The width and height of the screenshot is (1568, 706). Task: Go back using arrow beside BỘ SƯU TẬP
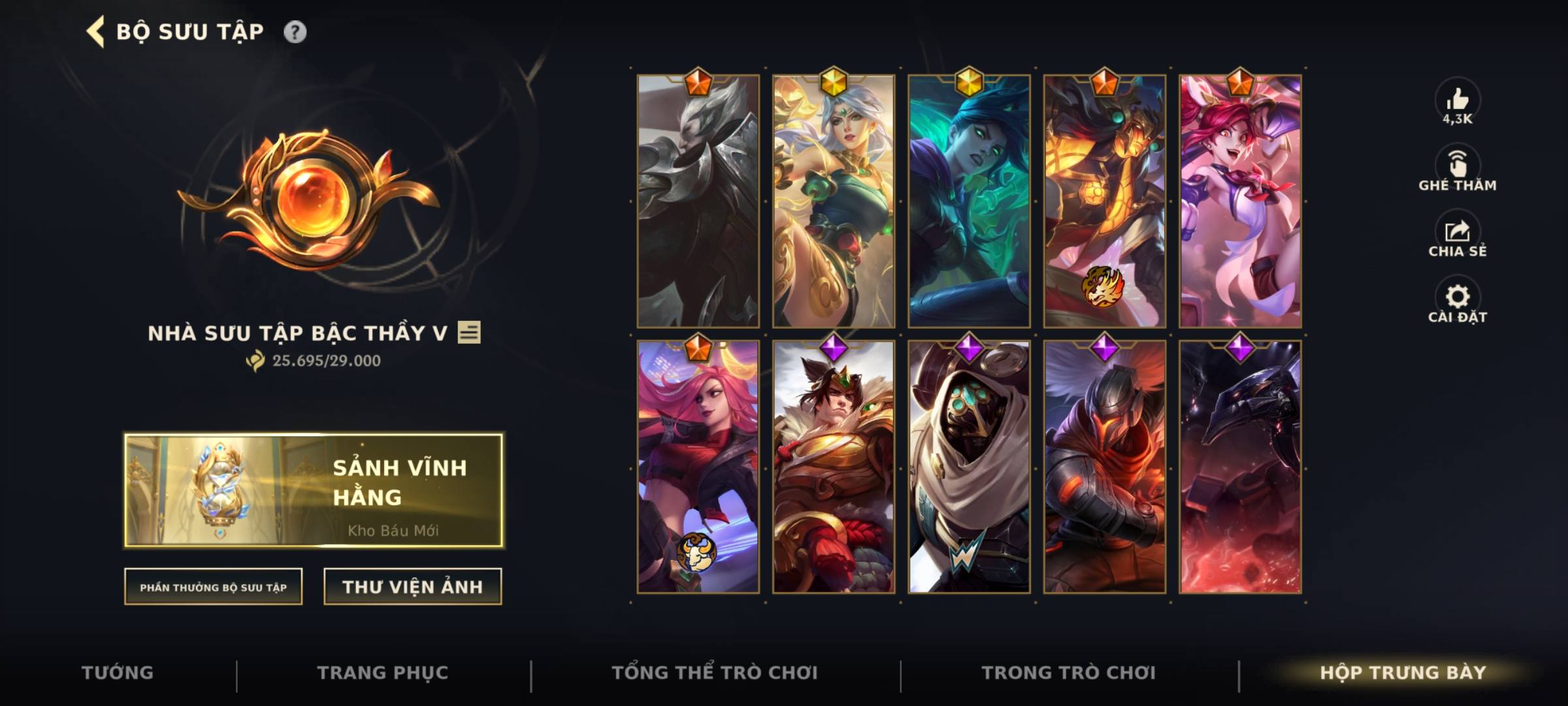(x=95, y=30)
